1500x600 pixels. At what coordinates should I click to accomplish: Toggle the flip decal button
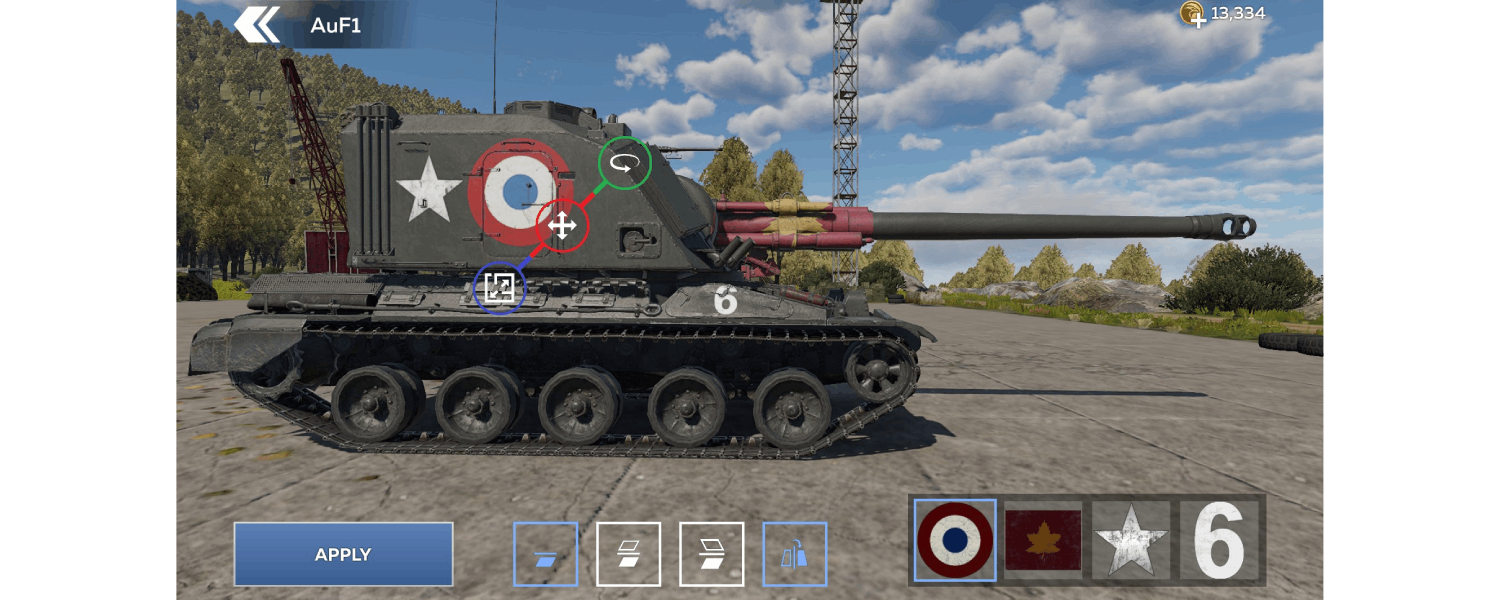coord(794,554)
